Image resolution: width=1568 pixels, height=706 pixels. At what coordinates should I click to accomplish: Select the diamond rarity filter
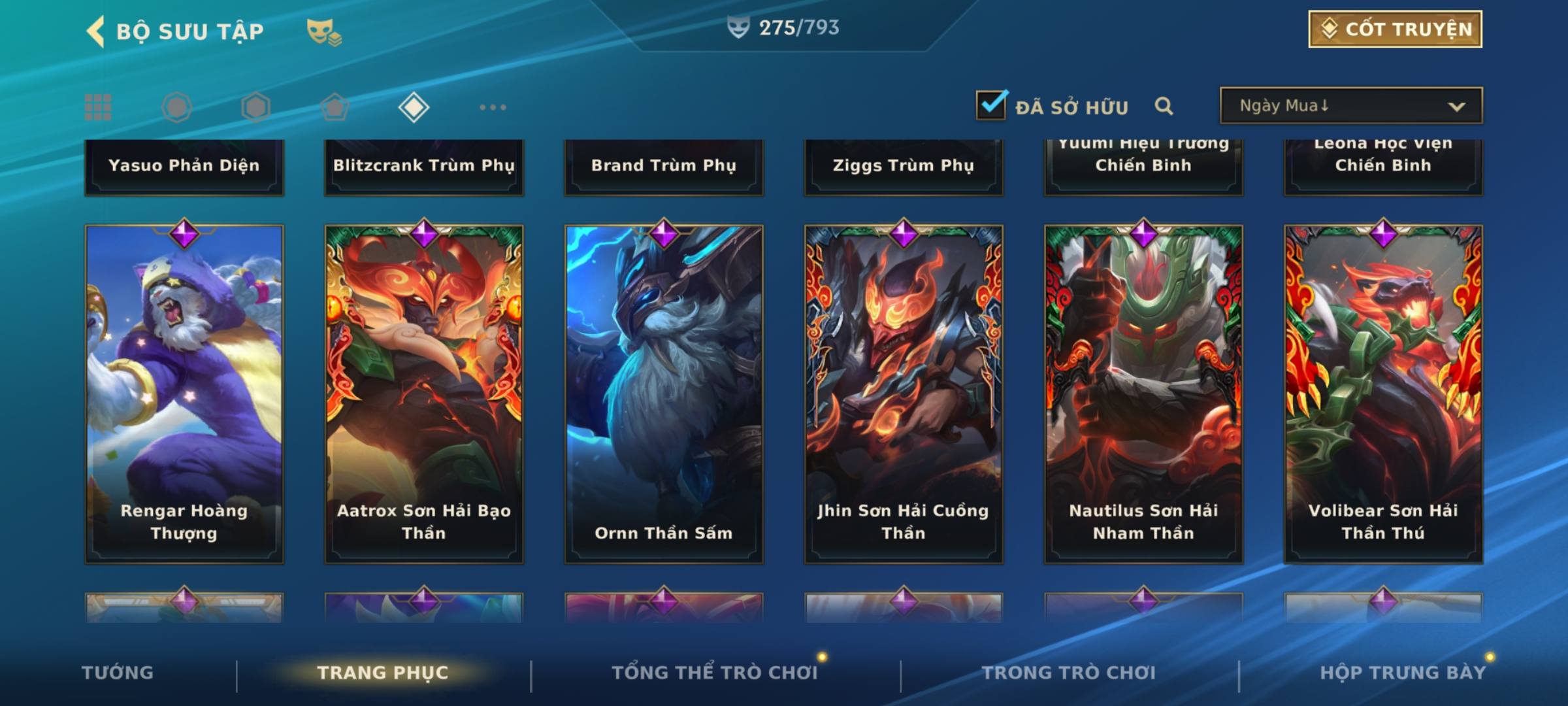(414, 107)
